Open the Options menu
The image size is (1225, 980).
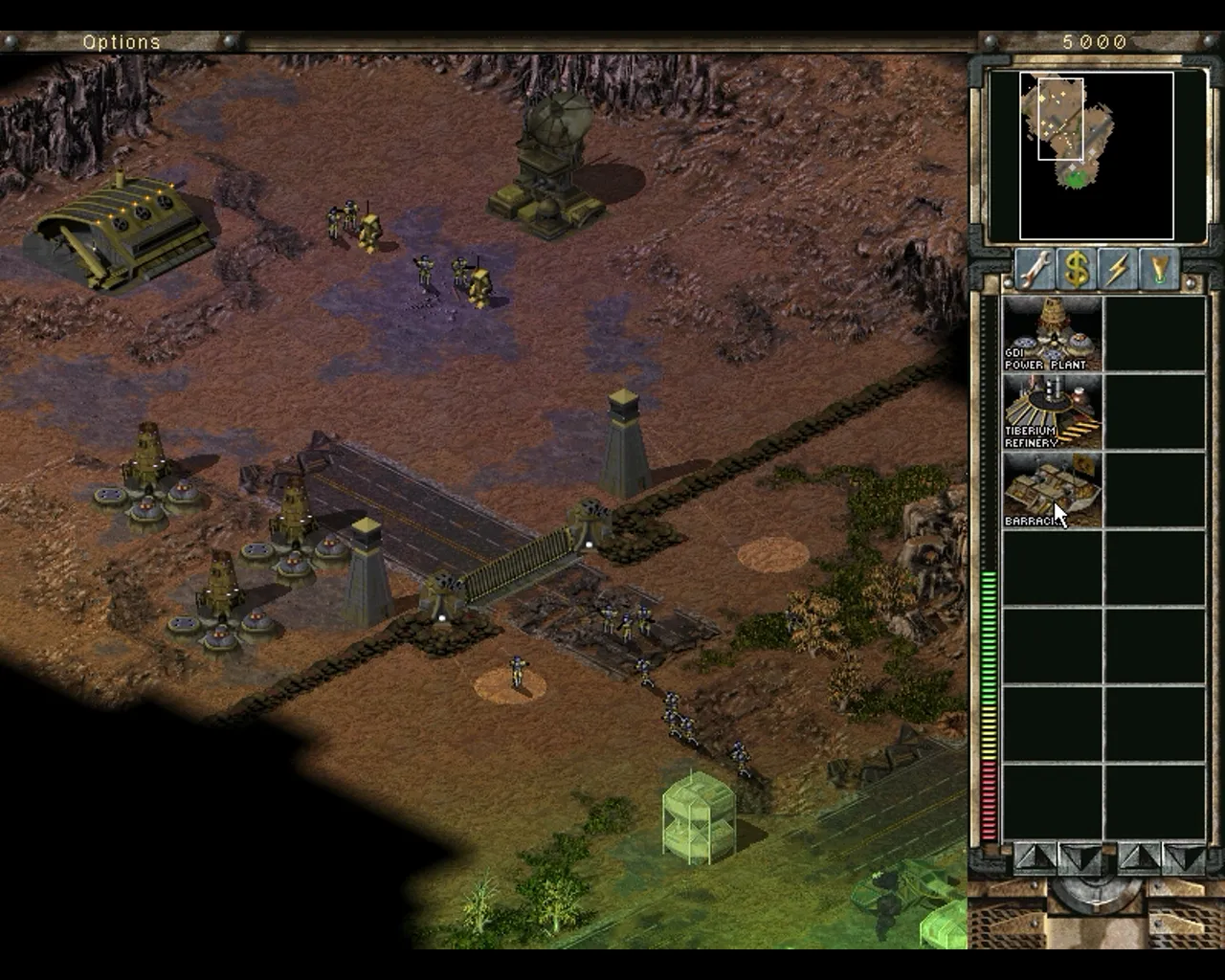tap(122, 42)
